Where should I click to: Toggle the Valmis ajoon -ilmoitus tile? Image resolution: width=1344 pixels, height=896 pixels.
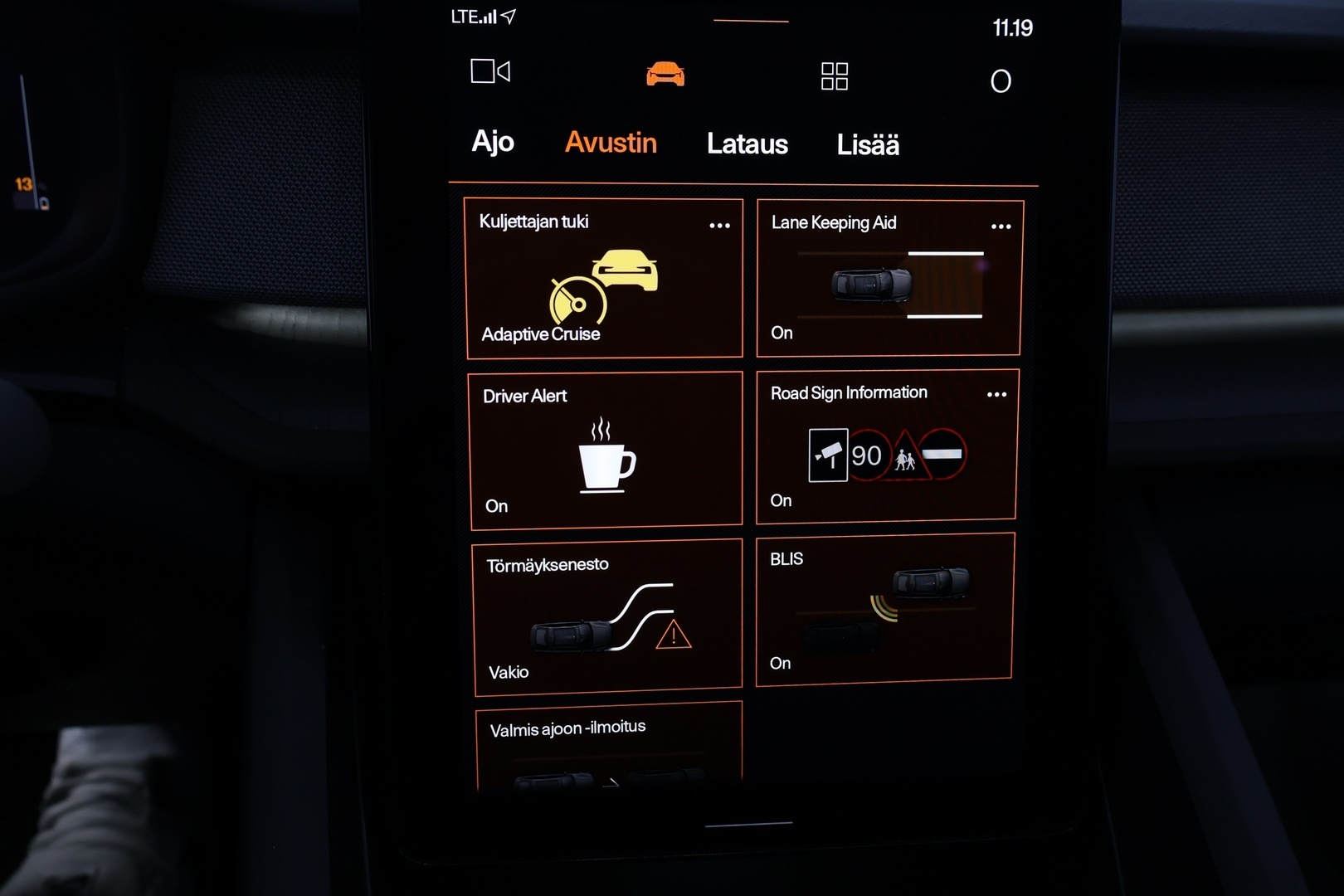point(609,747)
